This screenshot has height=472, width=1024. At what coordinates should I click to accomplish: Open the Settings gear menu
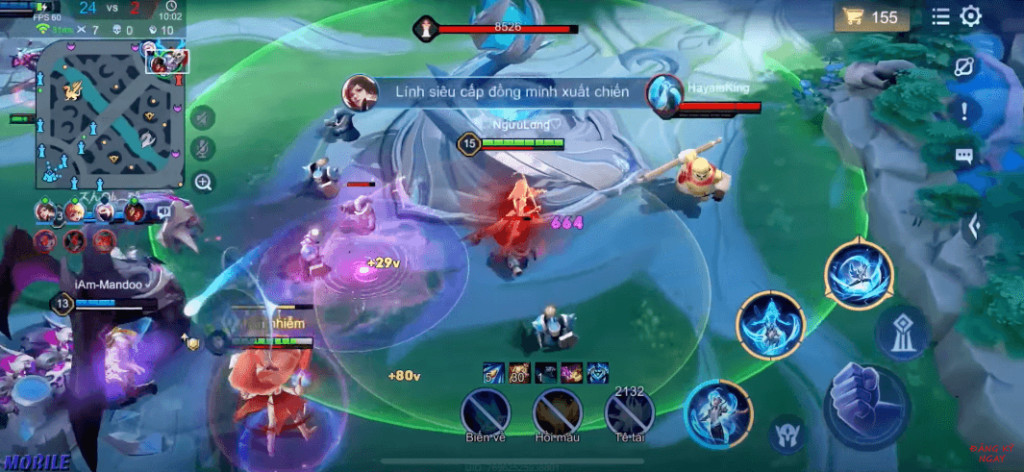(x=970, y=16)
